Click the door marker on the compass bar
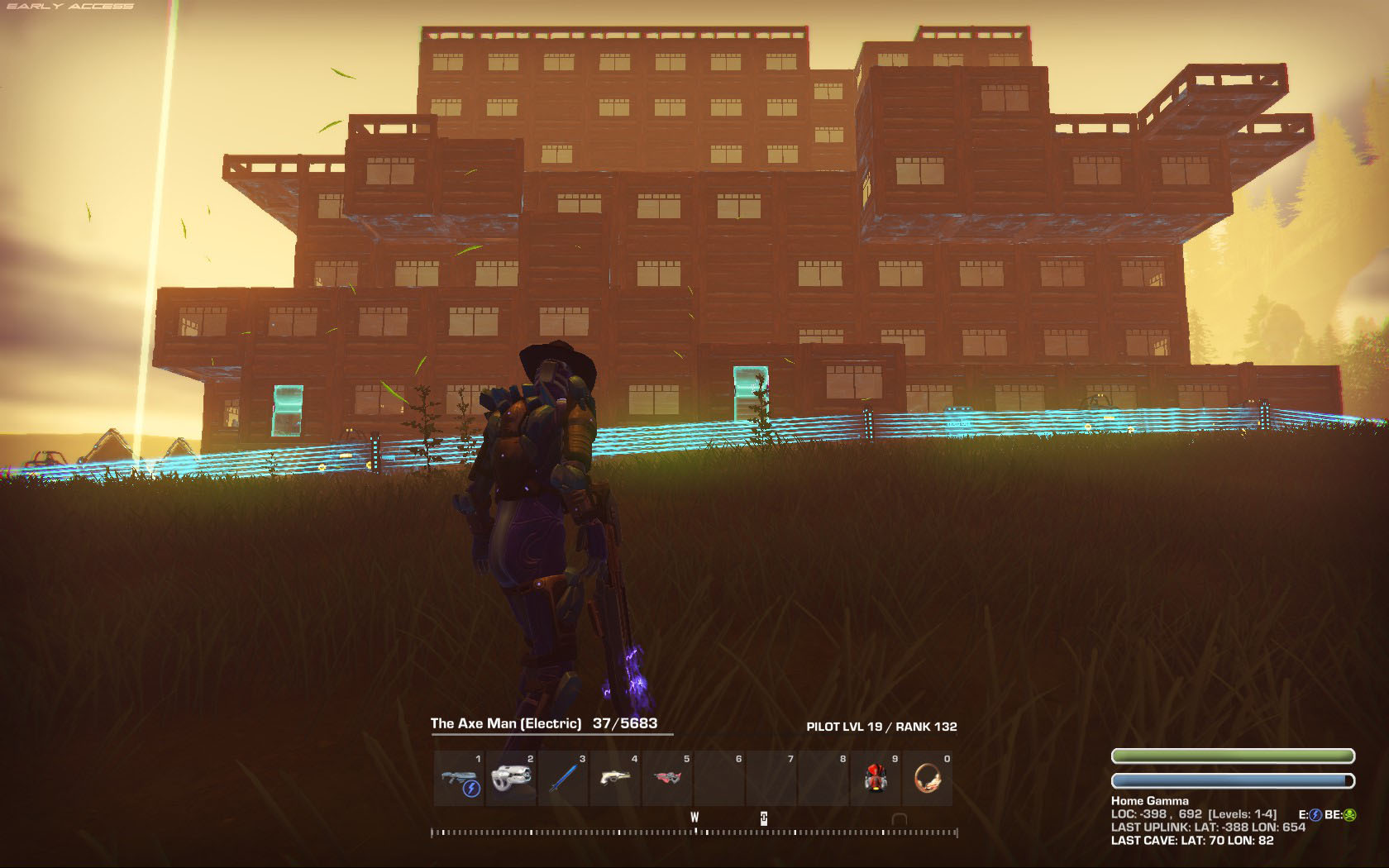Viewport: 1389px width, 868px height. (899, 819)
